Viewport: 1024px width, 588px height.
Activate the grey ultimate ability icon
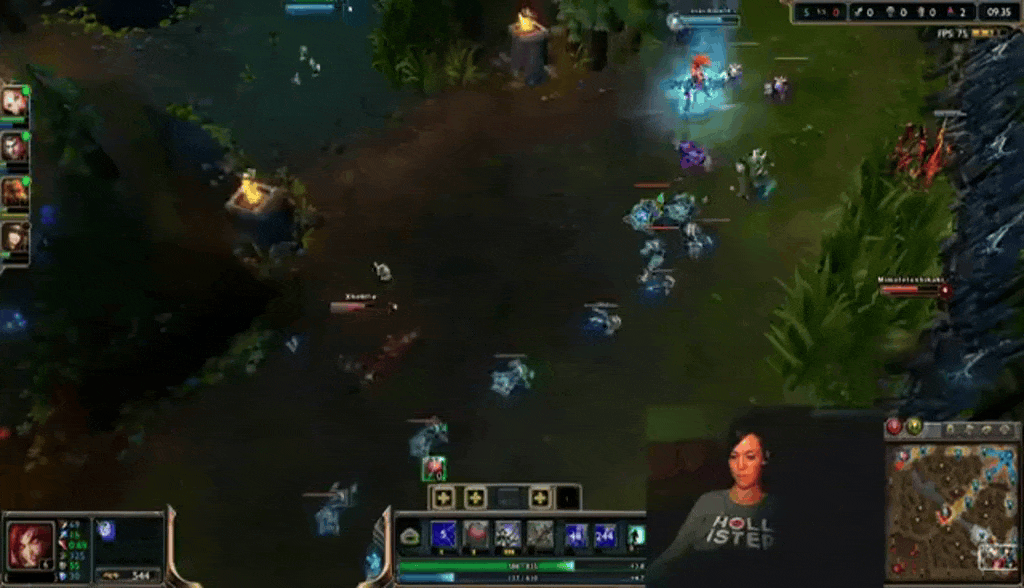(540, 534)
